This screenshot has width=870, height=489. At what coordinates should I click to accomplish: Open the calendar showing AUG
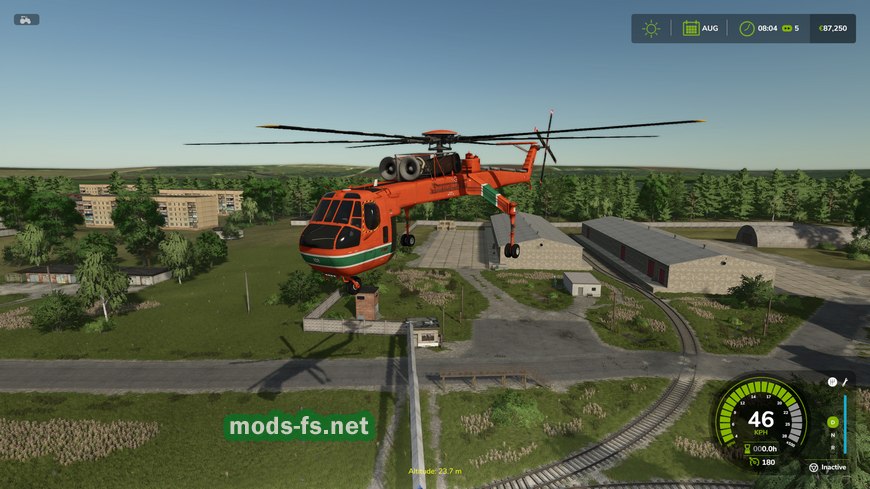pyautogui.click(x=691, y=28)
